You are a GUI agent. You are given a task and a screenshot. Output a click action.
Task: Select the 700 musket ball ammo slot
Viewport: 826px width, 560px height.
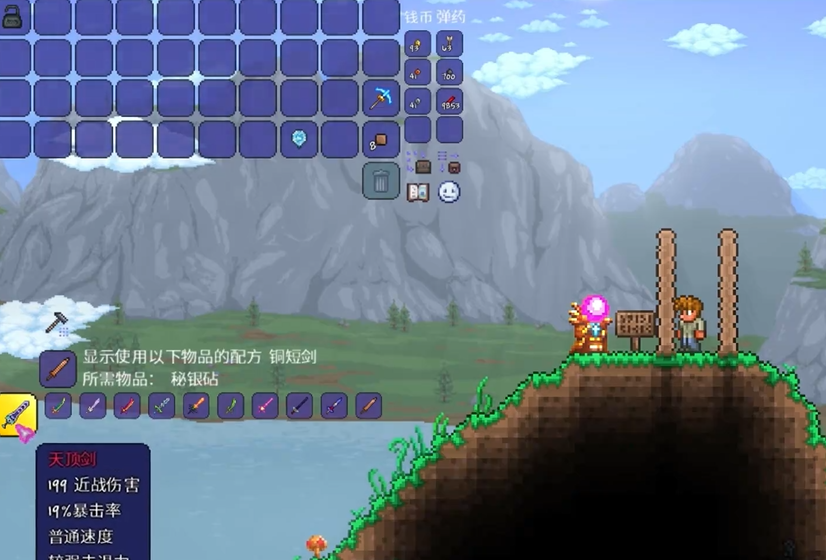pos(449,73)
